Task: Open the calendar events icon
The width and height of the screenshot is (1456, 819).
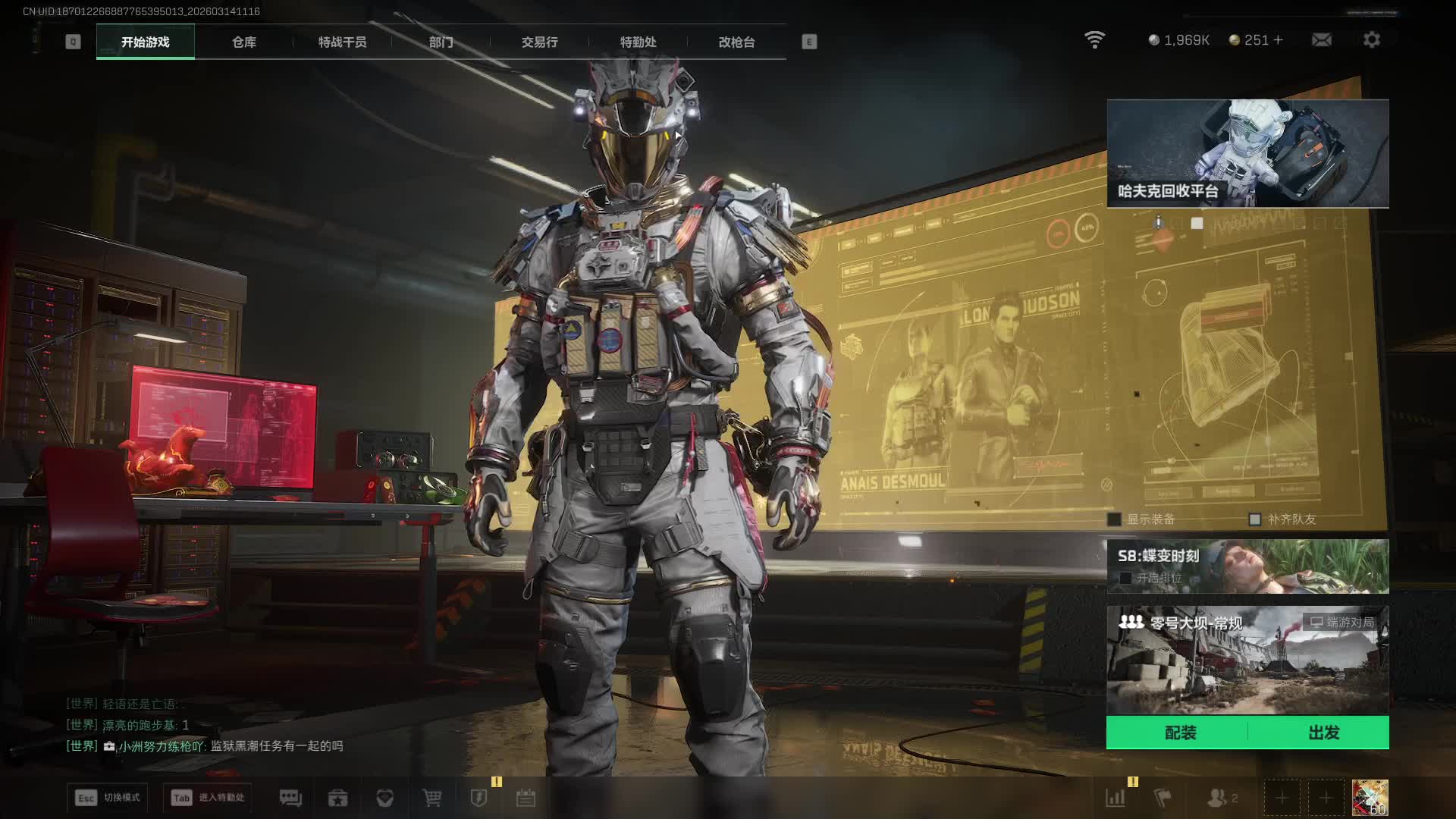Action: pos(526,798)
